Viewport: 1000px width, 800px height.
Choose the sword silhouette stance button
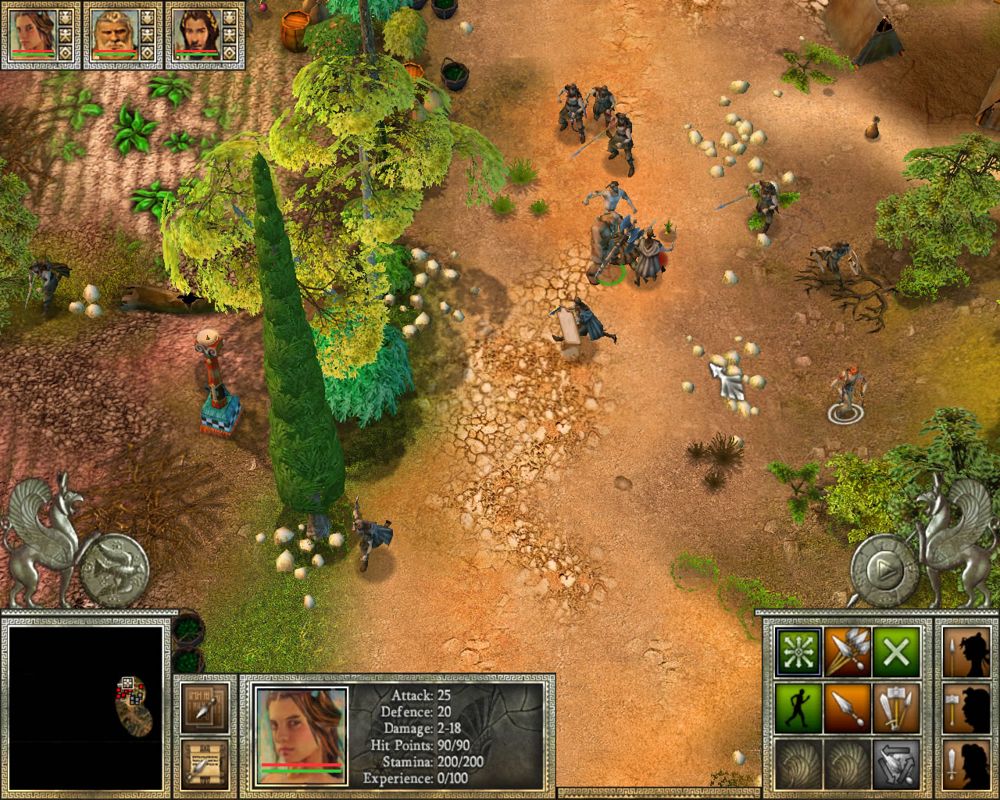[x=967, y=764]
